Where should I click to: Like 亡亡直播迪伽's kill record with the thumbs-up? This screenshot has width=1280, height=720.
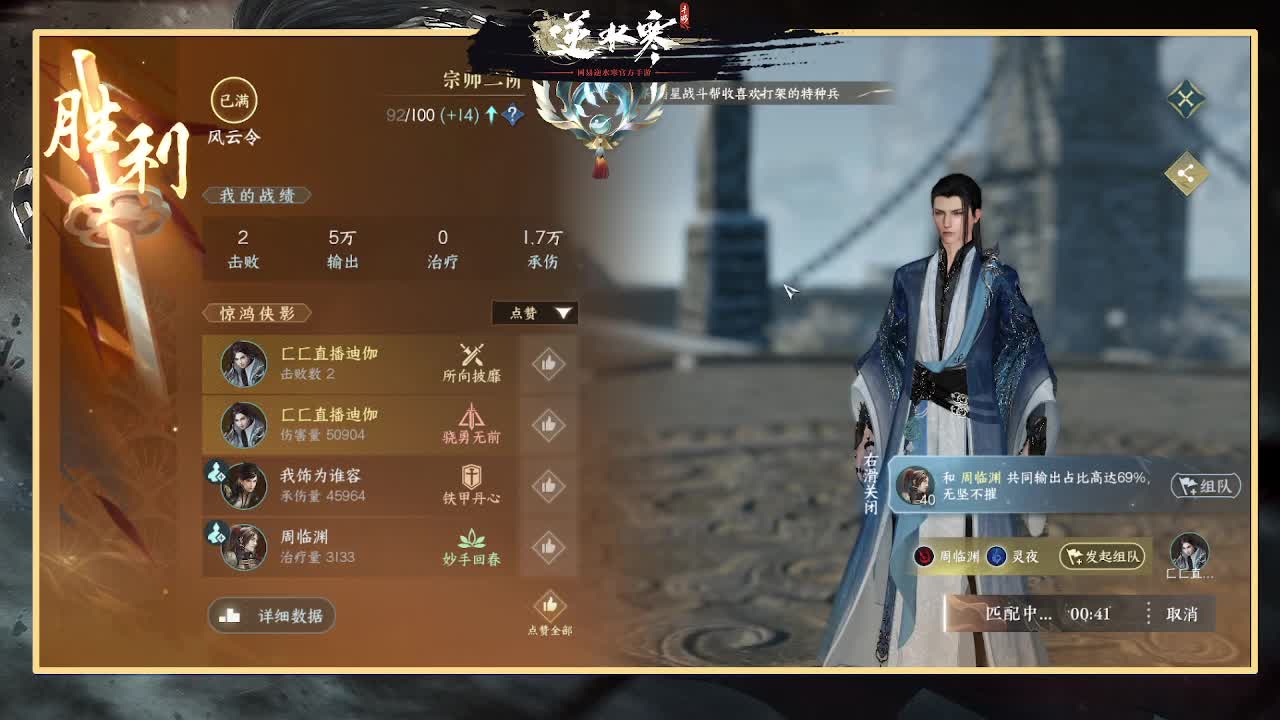(x=548, y=364)
